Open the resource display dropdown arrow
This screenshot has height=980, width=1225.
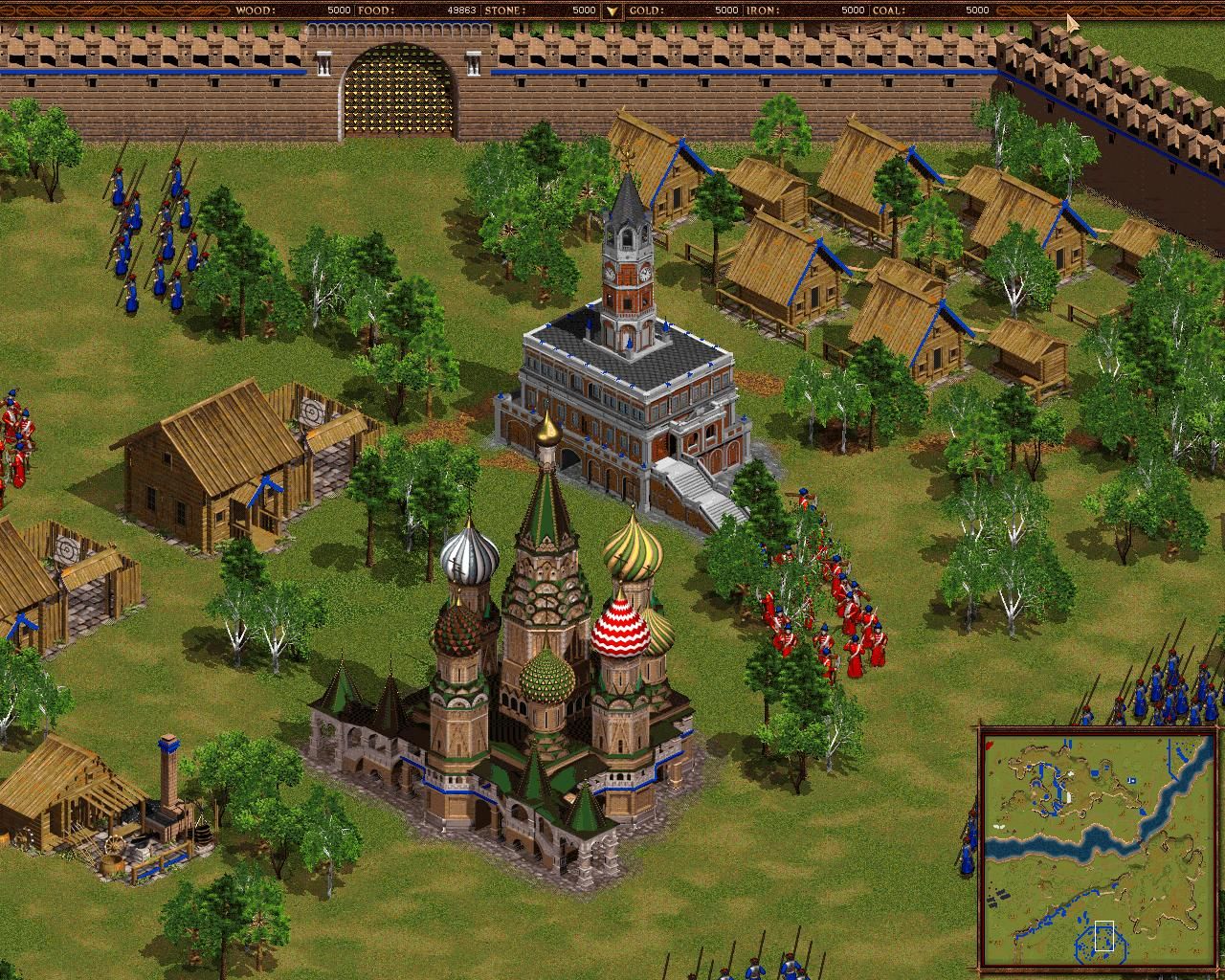click(610, 11)
